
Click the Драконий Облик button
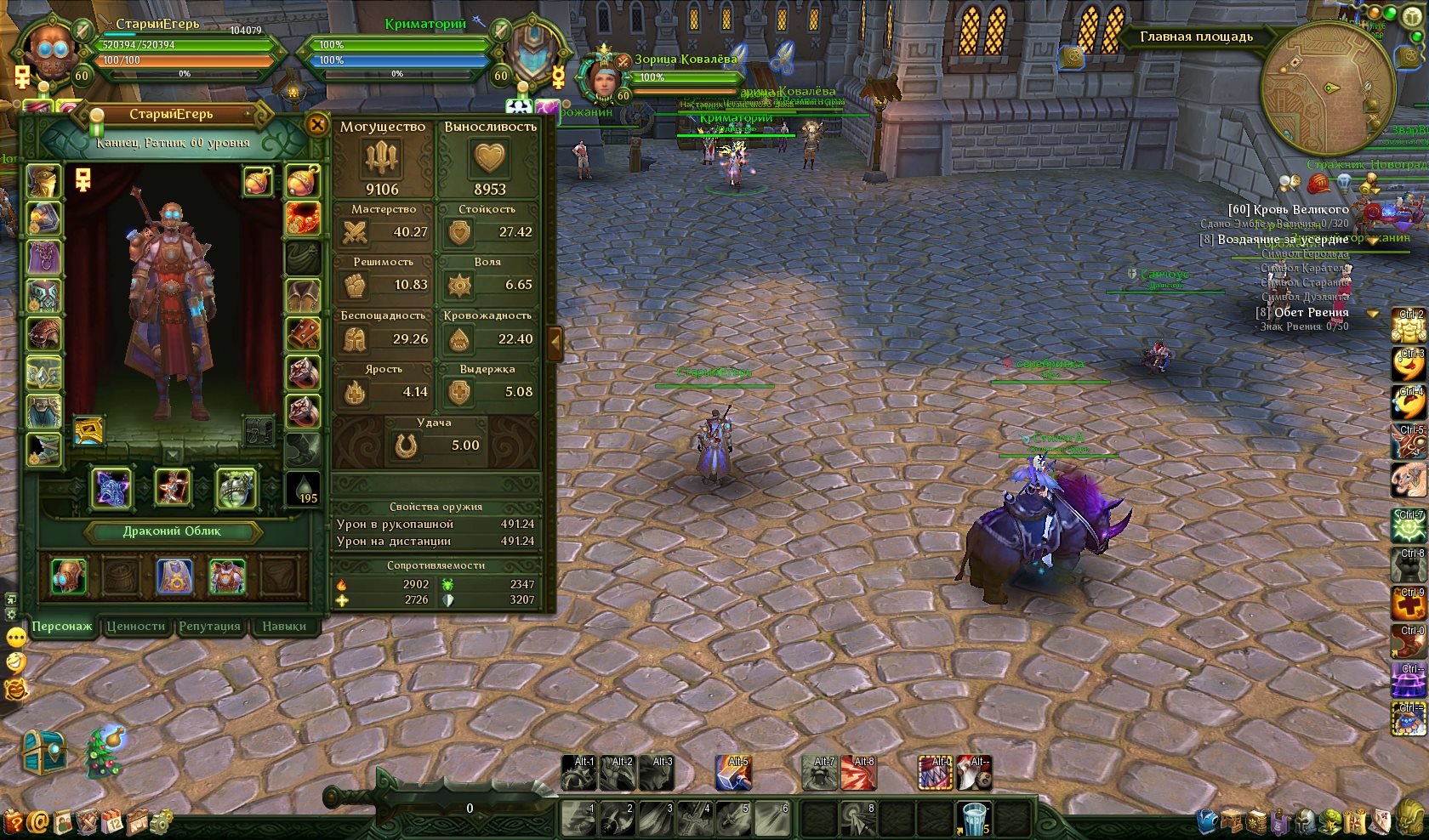click(x=172, y=531)
